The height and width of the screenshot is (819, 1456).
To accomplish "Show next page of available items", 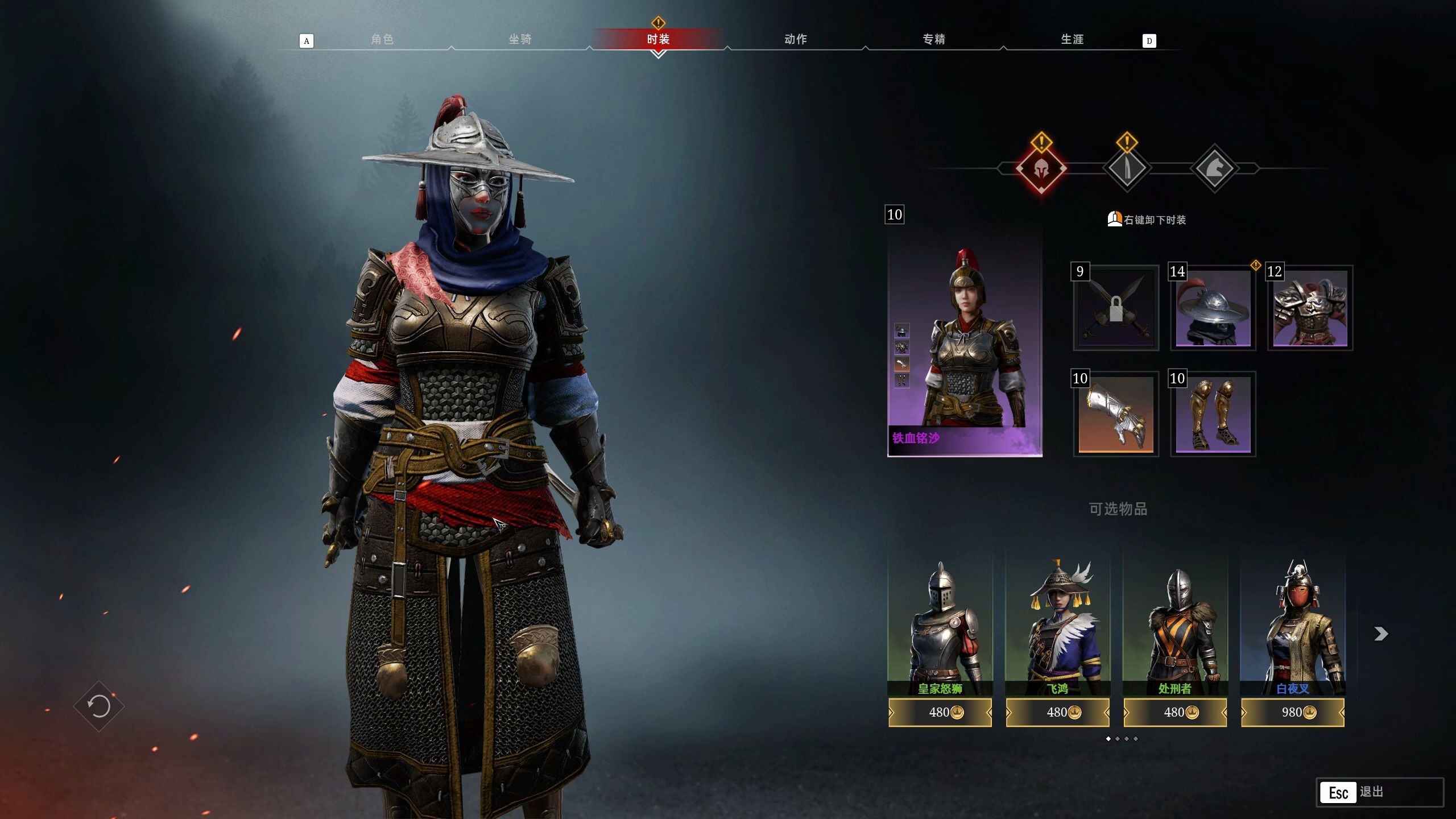I will 1381,634.
